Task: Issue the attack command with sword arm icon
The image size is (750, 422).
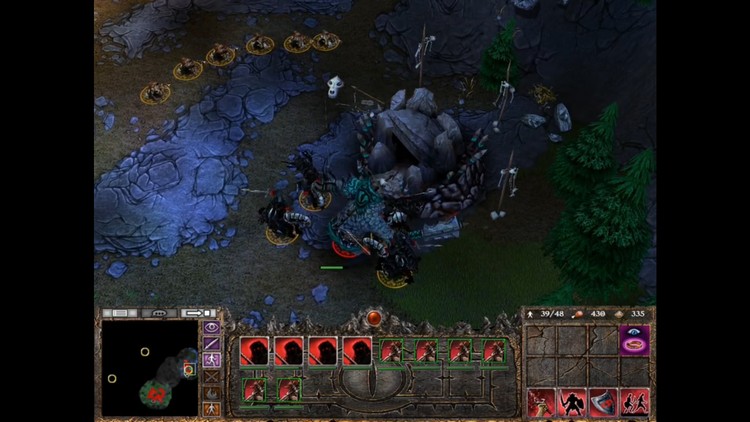Action: (542, 403)
